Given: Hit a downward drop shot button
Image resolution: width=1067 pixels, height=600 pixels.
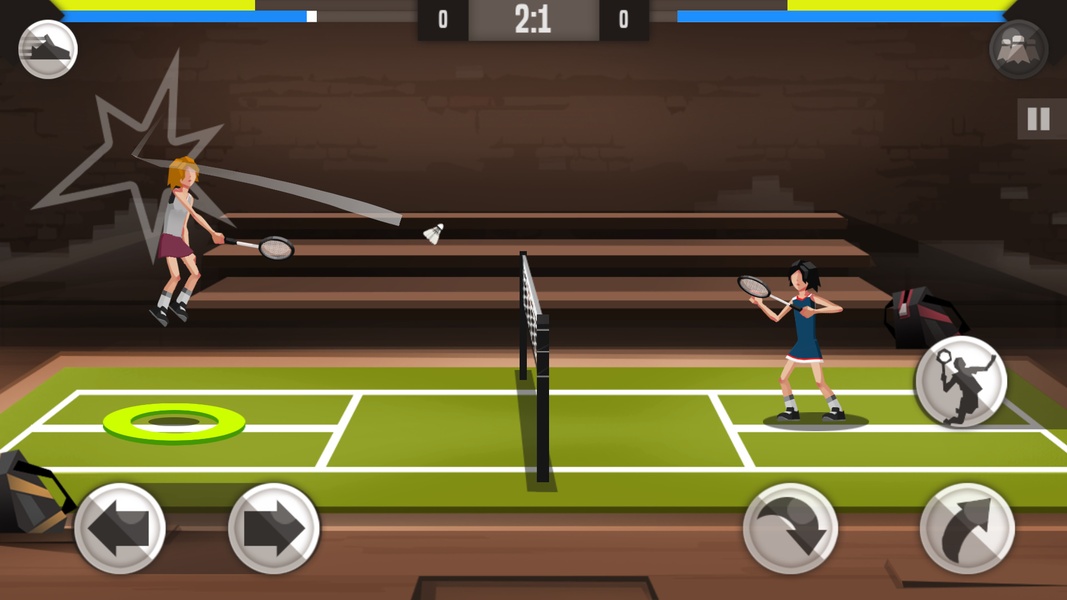Looking at the screenshot, I should pos(789,528).
